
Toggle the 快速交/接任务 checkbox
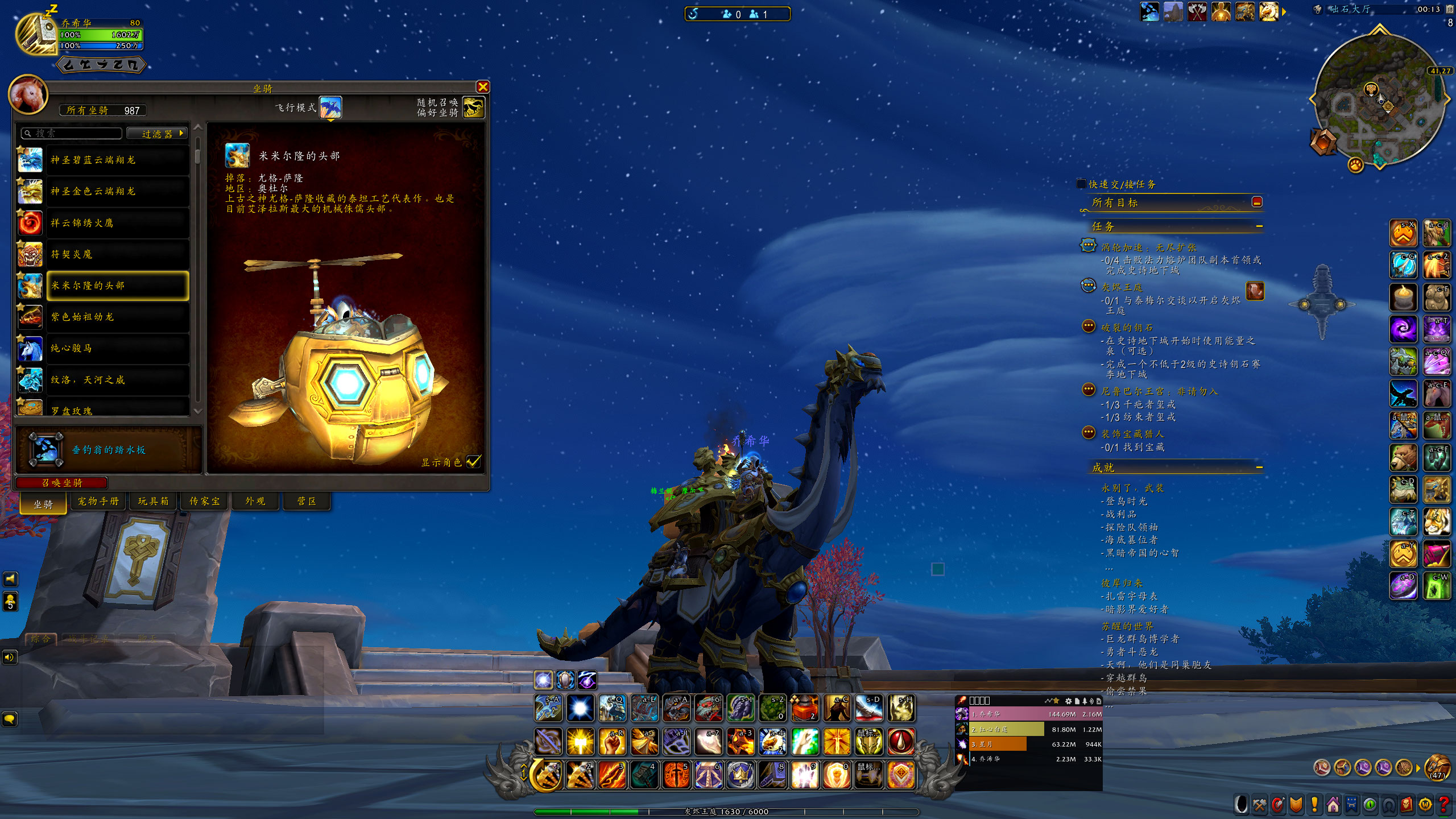click(1081, 184)
